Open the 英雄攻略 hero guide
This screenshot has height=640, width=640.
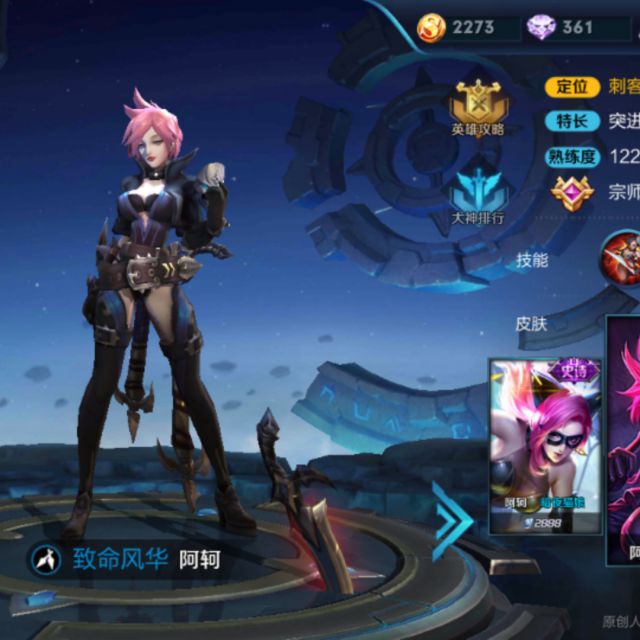coord(477,107)
